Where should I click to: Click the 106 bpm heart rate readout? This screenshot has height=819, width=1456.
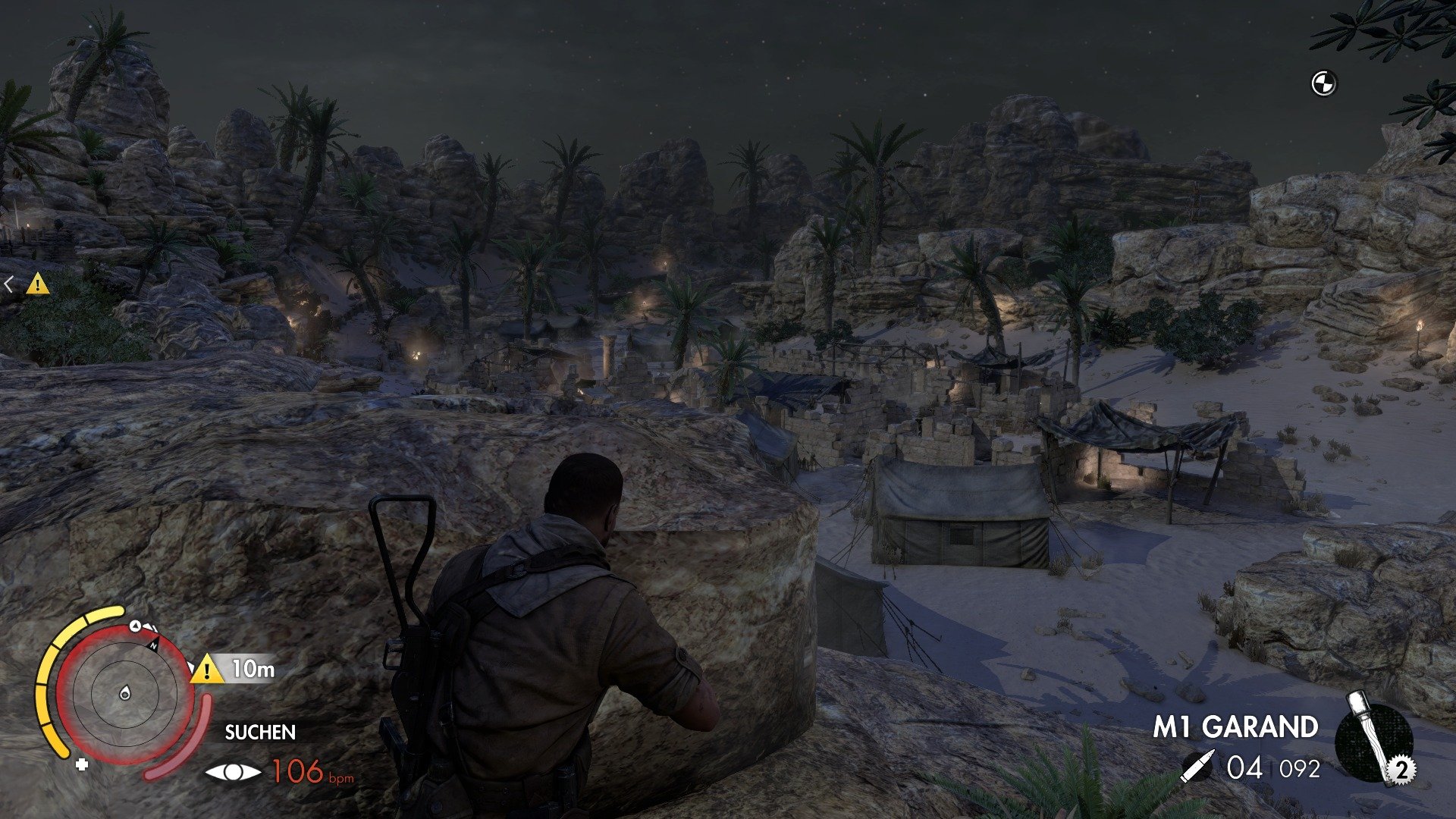point(302,771)
